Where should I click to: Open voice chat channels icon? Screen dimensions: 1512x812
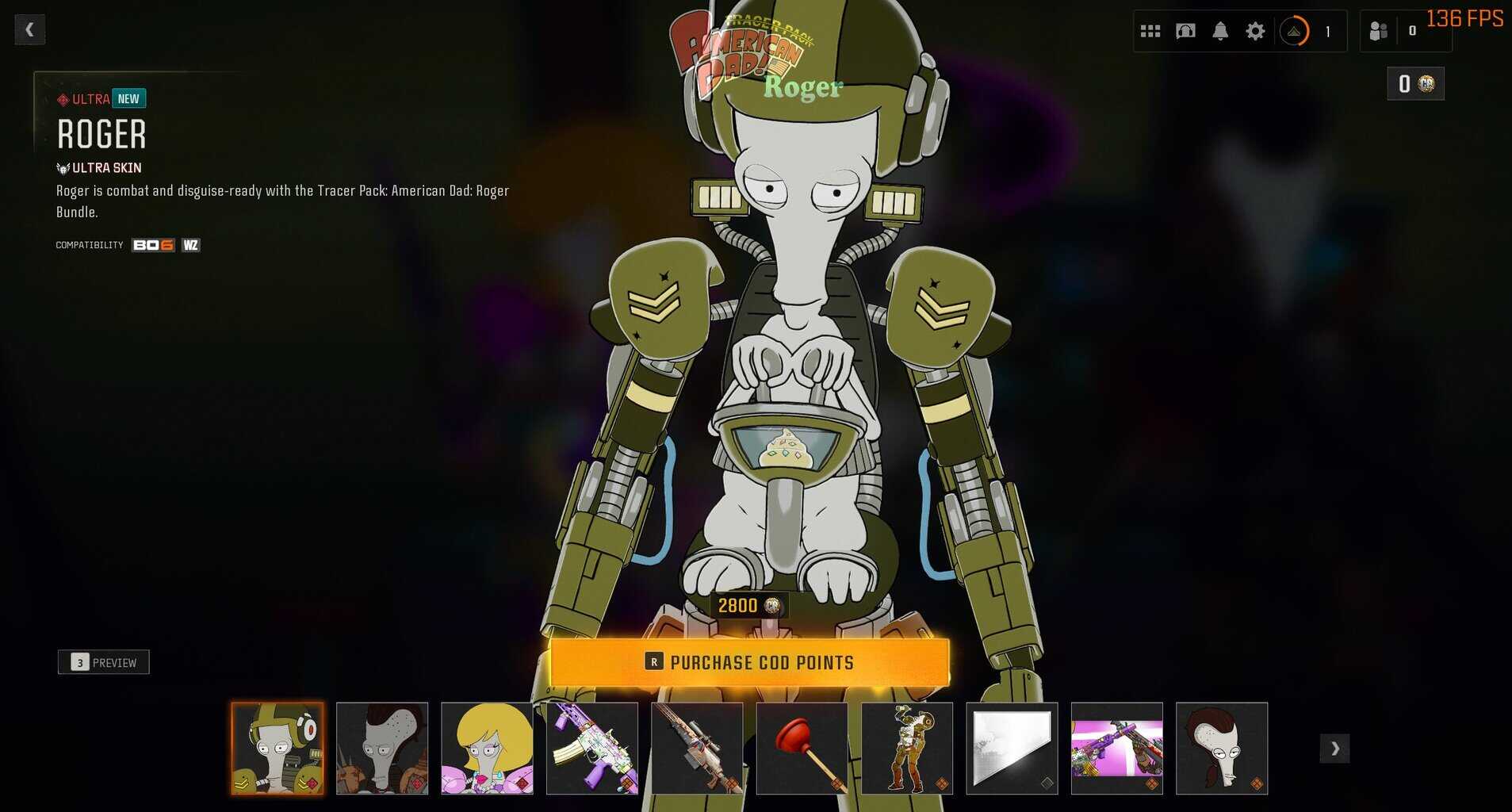point(1185,30)
